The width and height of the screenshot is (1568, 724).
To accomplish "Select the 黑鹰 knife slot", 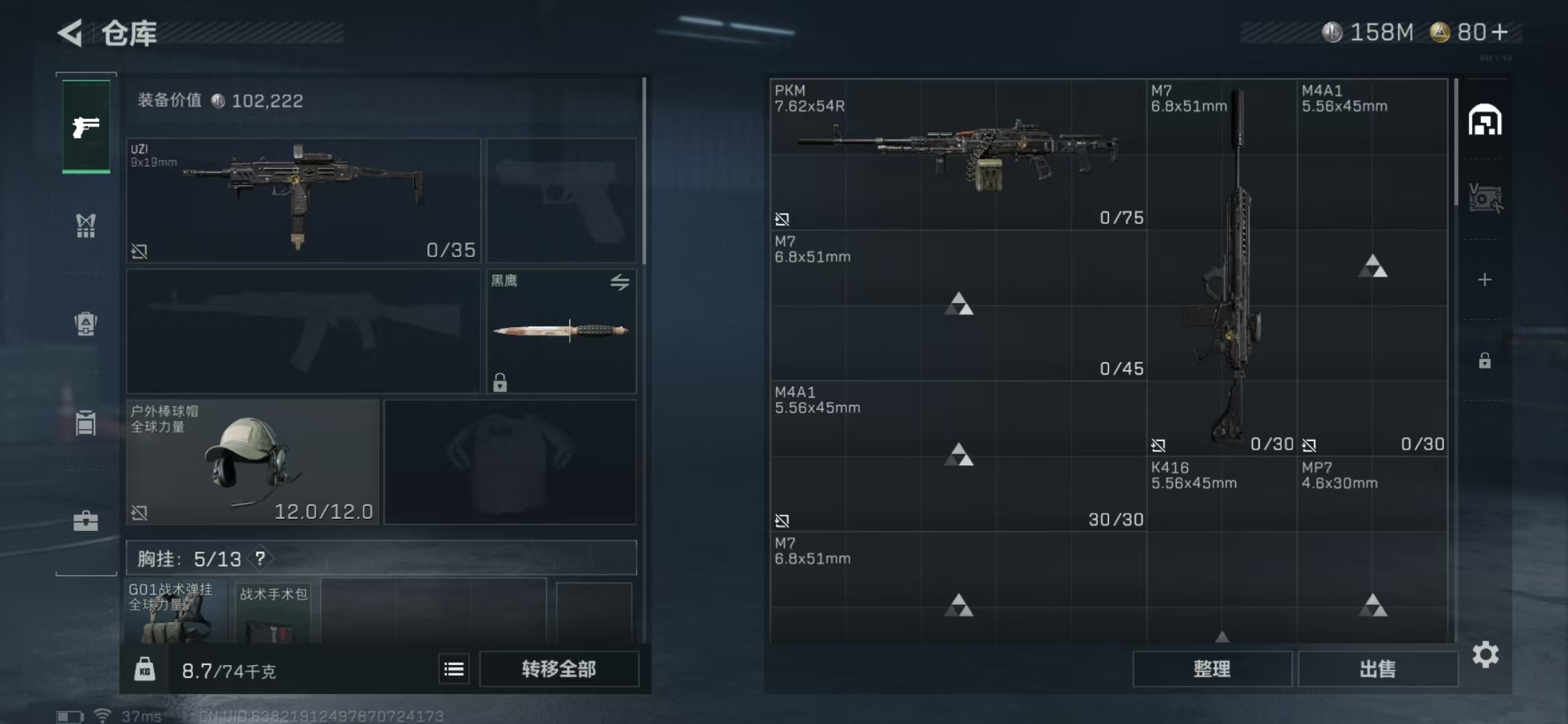I will click(x=561, y=330).
